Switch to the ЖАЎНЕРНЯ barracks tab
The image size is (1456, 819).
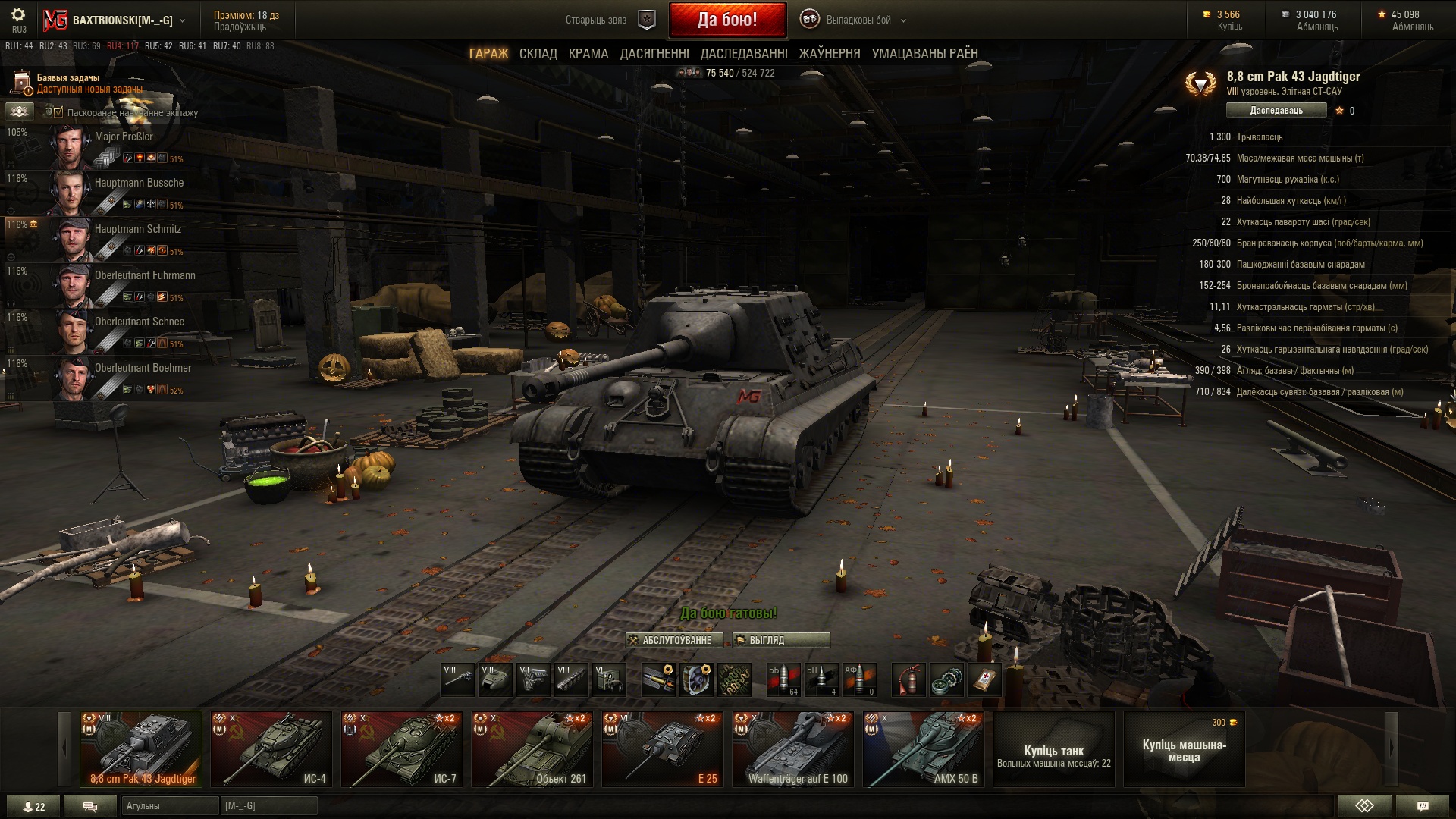(830, 54)
